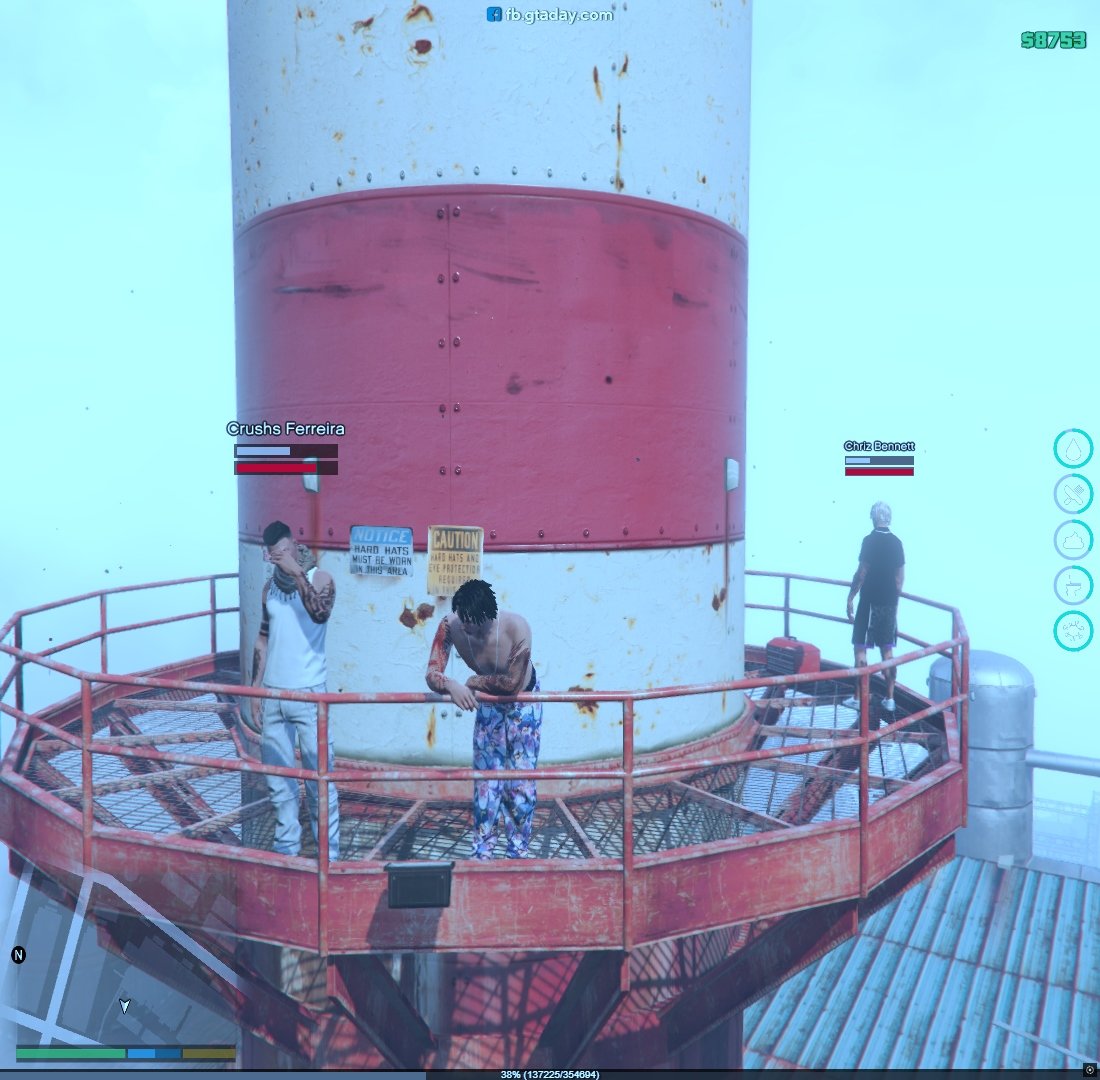
Task: Select the player arrow on the minimap
Action: (x=124, y=1006)
